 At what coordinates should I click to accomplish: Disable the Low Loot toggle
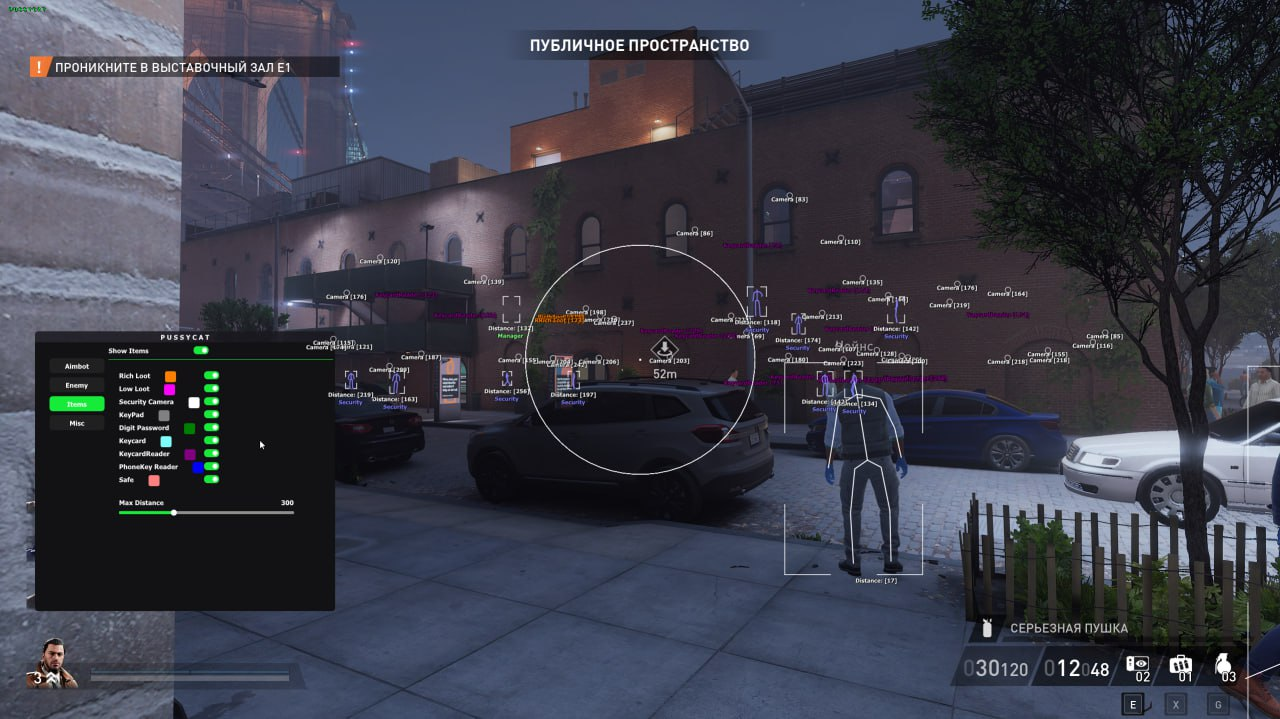(211, 389)
